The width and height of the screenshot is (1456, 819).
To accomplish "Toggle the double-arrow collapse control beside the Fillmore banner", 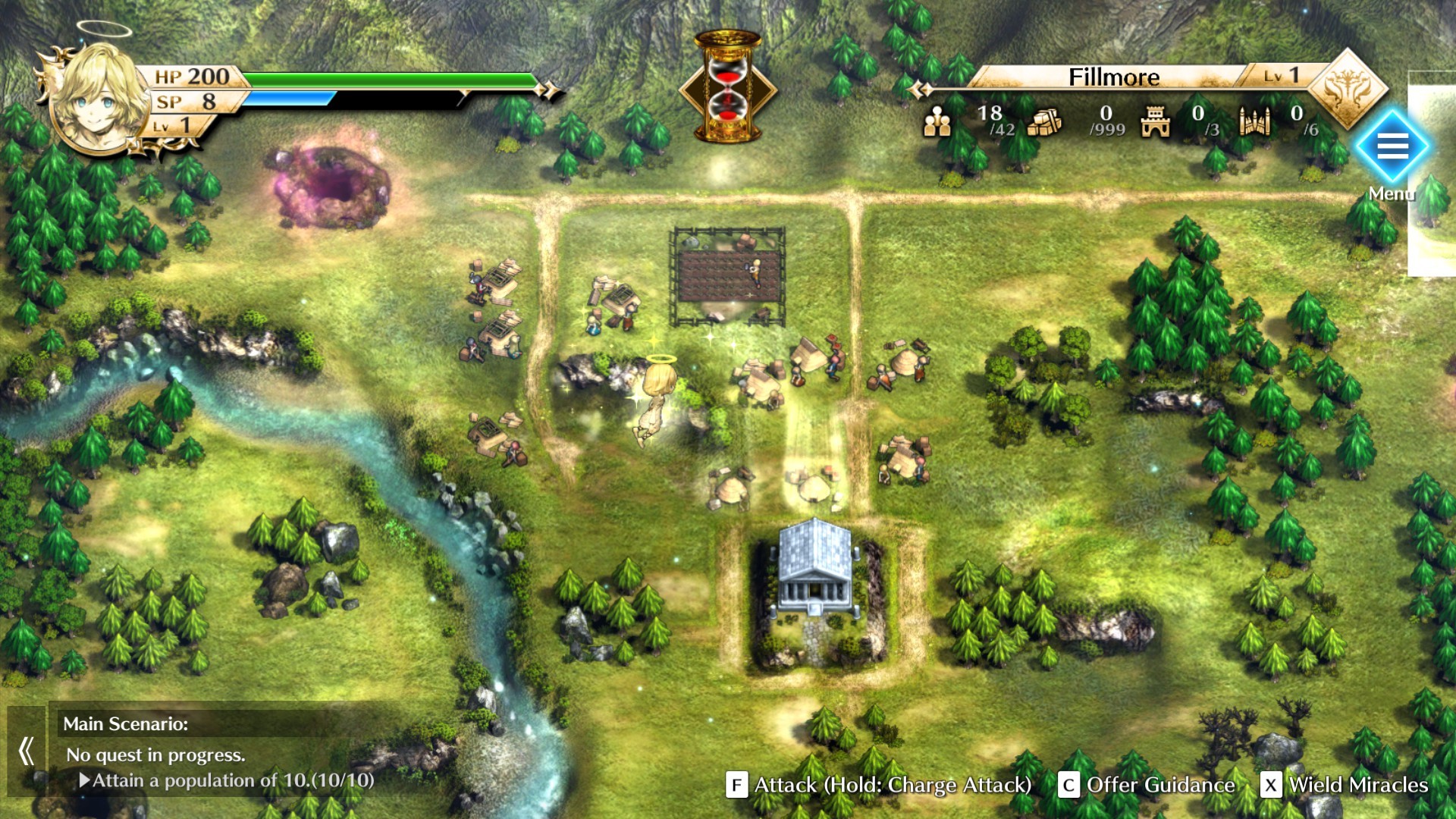I will [920, 89].
